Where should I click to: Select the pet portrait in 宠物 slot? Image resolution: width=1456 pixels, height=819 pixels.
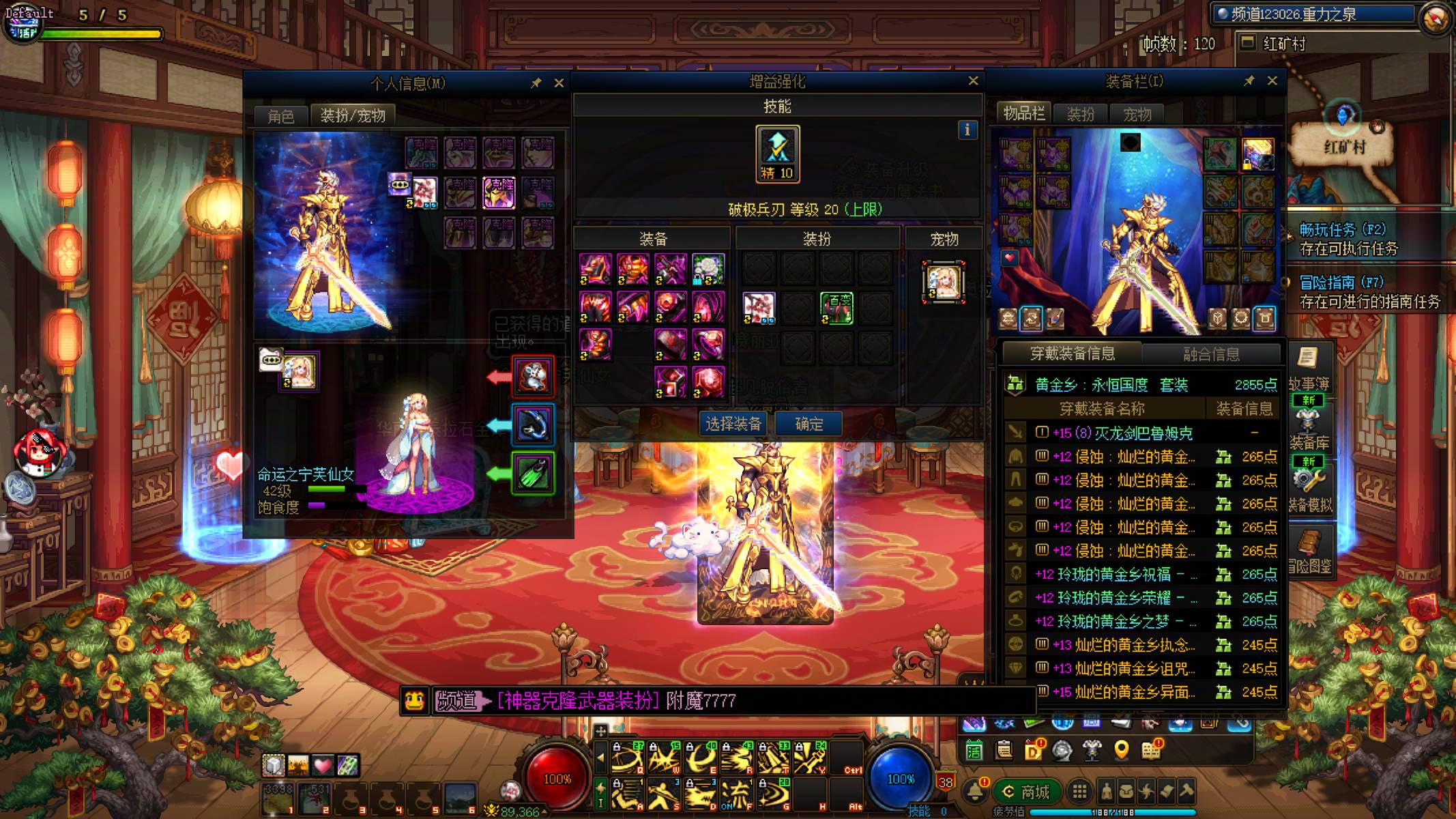(944, 281)
